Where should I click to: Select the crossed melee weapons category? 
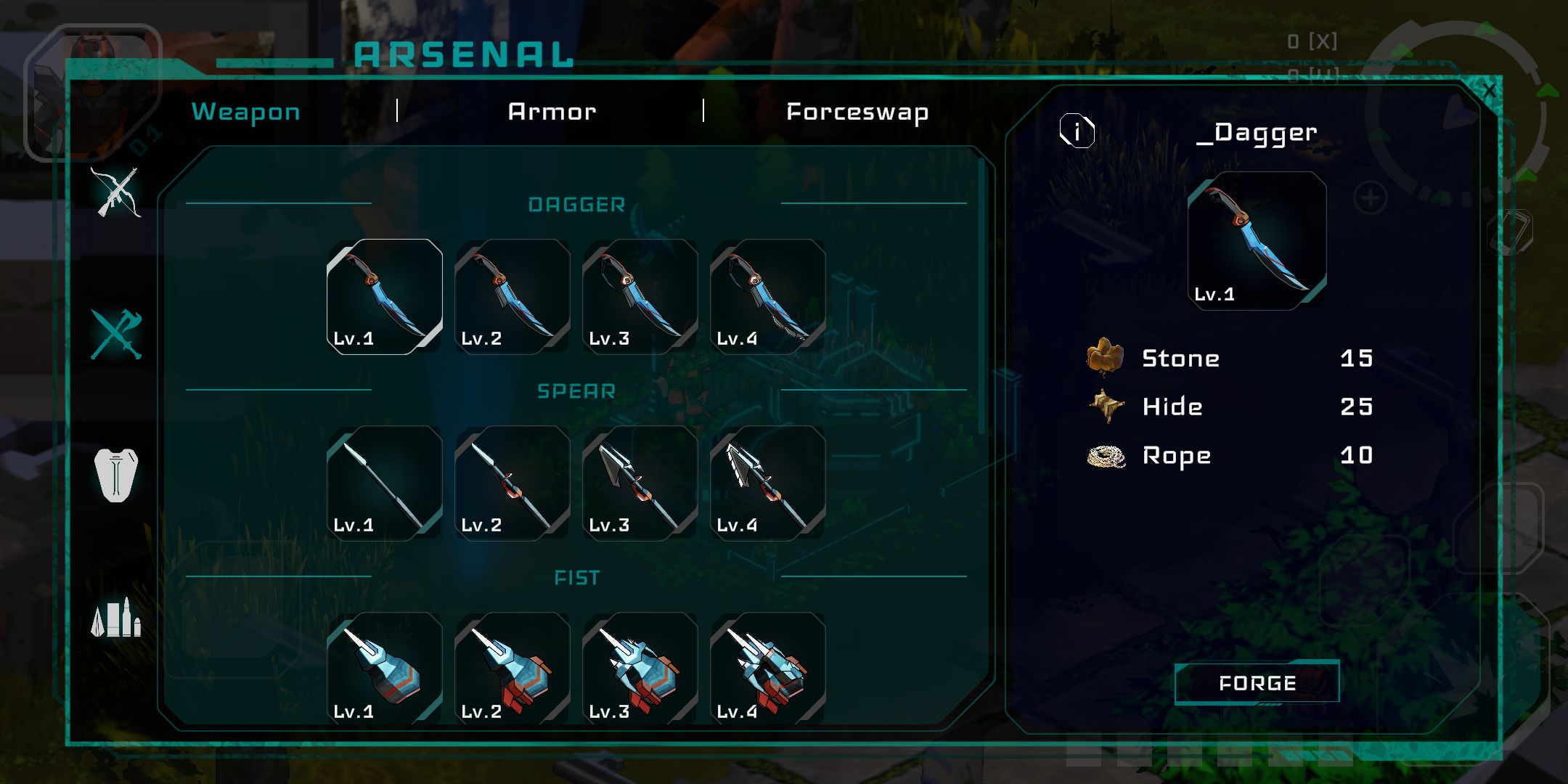pyautogui.click(x=116, y=334)
